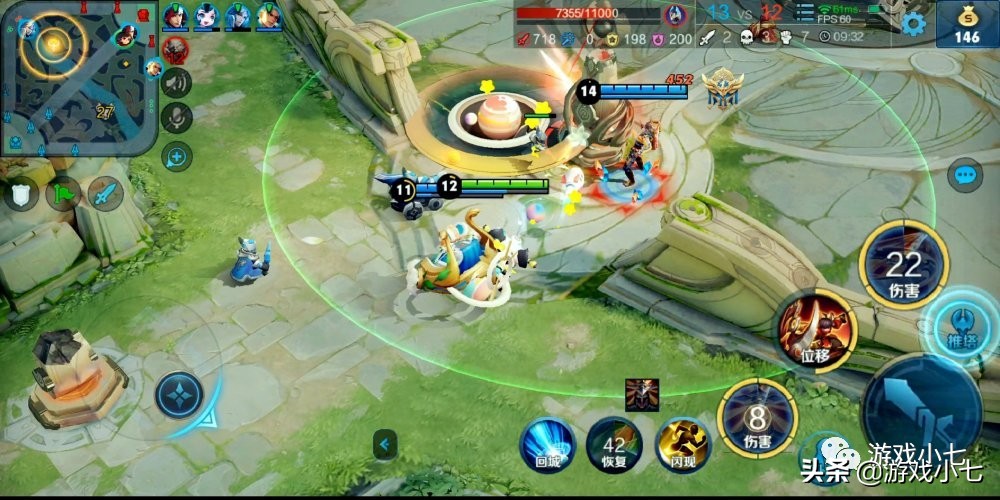1000x500 pixels.
Task: Open the quick message plus bubble
Action: (x=177, y=155)
